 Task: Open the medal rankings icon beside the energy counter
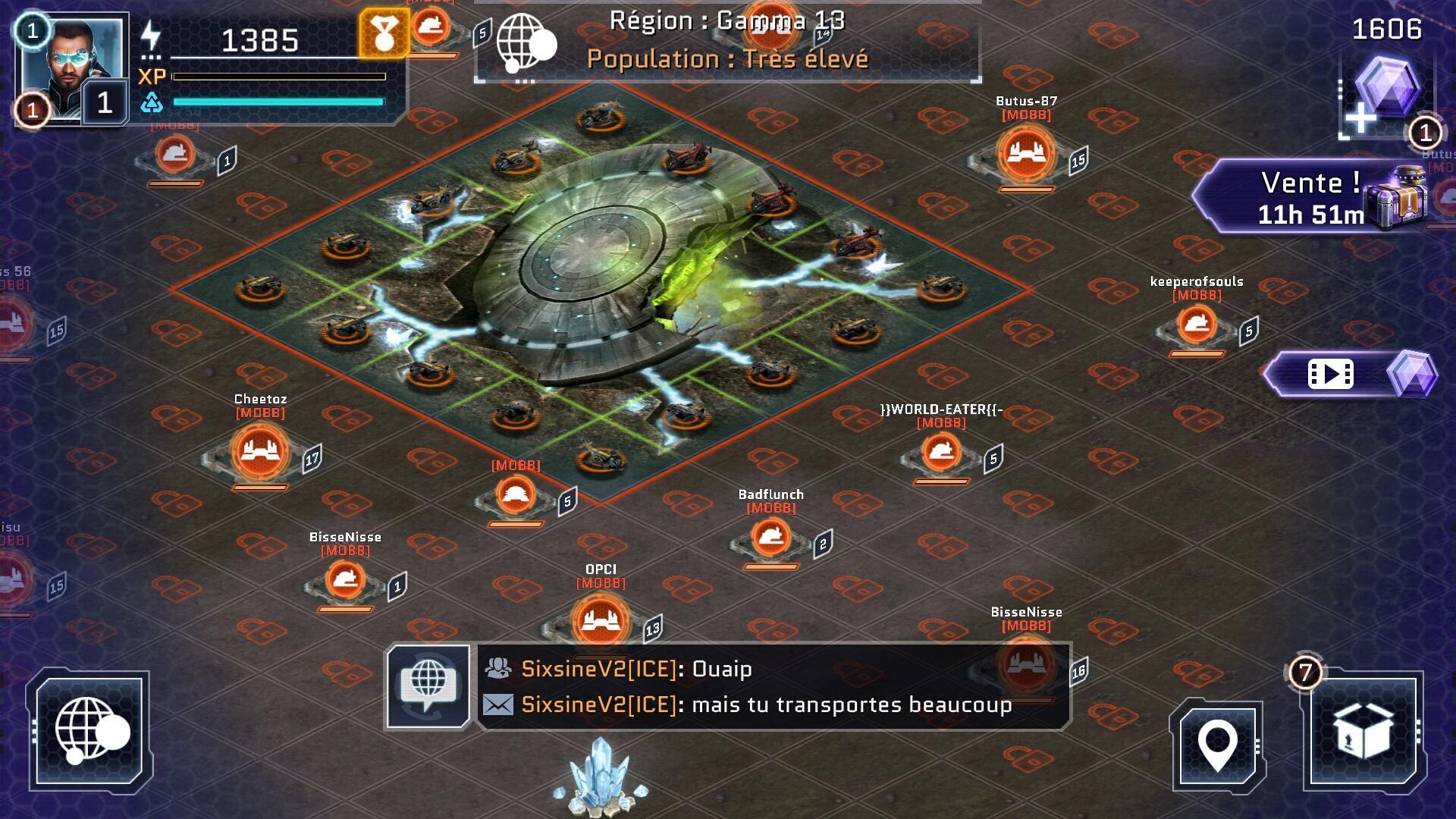384,34
